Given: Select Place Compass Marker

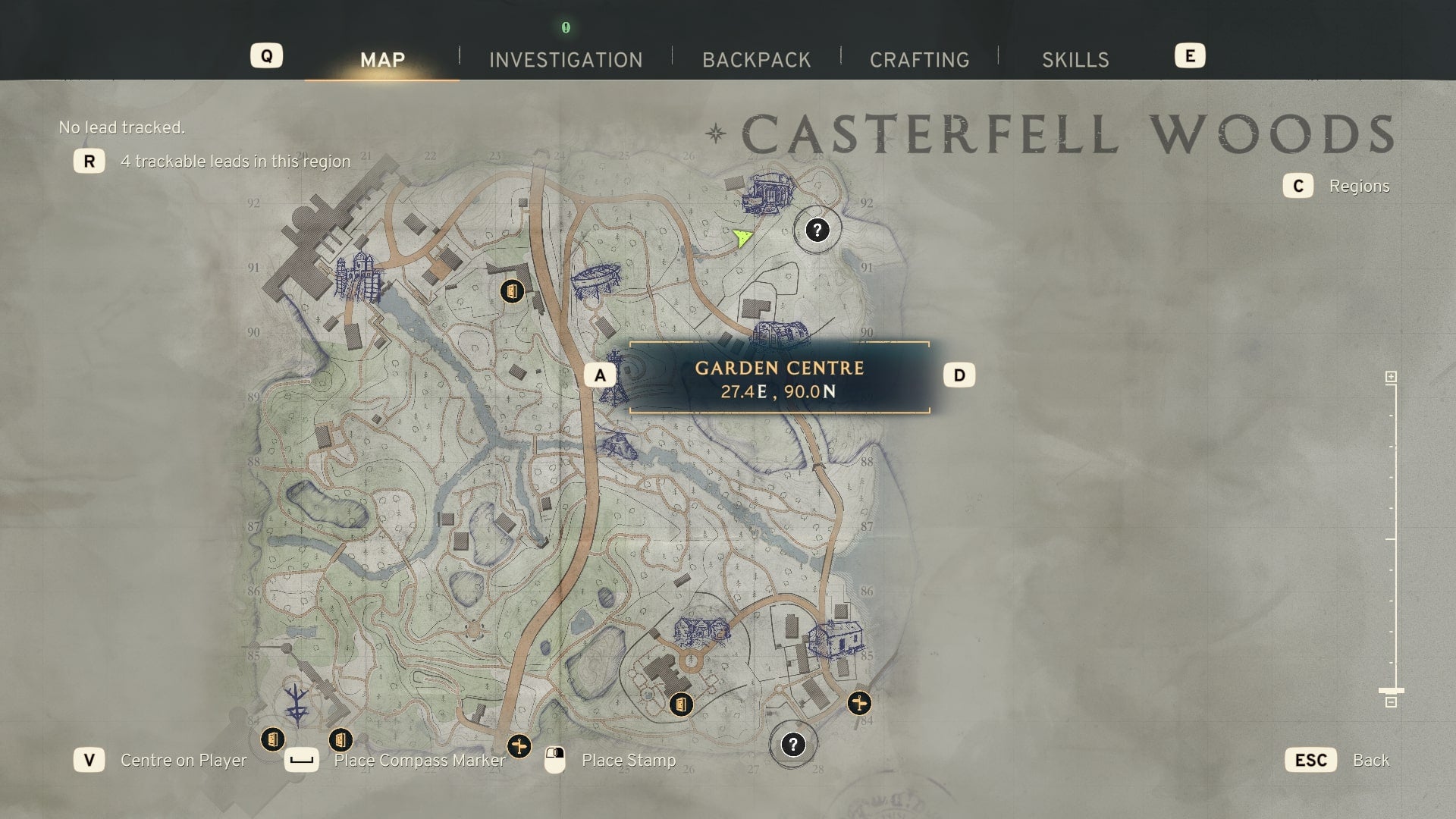Looking at the screenshot, I should (x=419, y=761).
